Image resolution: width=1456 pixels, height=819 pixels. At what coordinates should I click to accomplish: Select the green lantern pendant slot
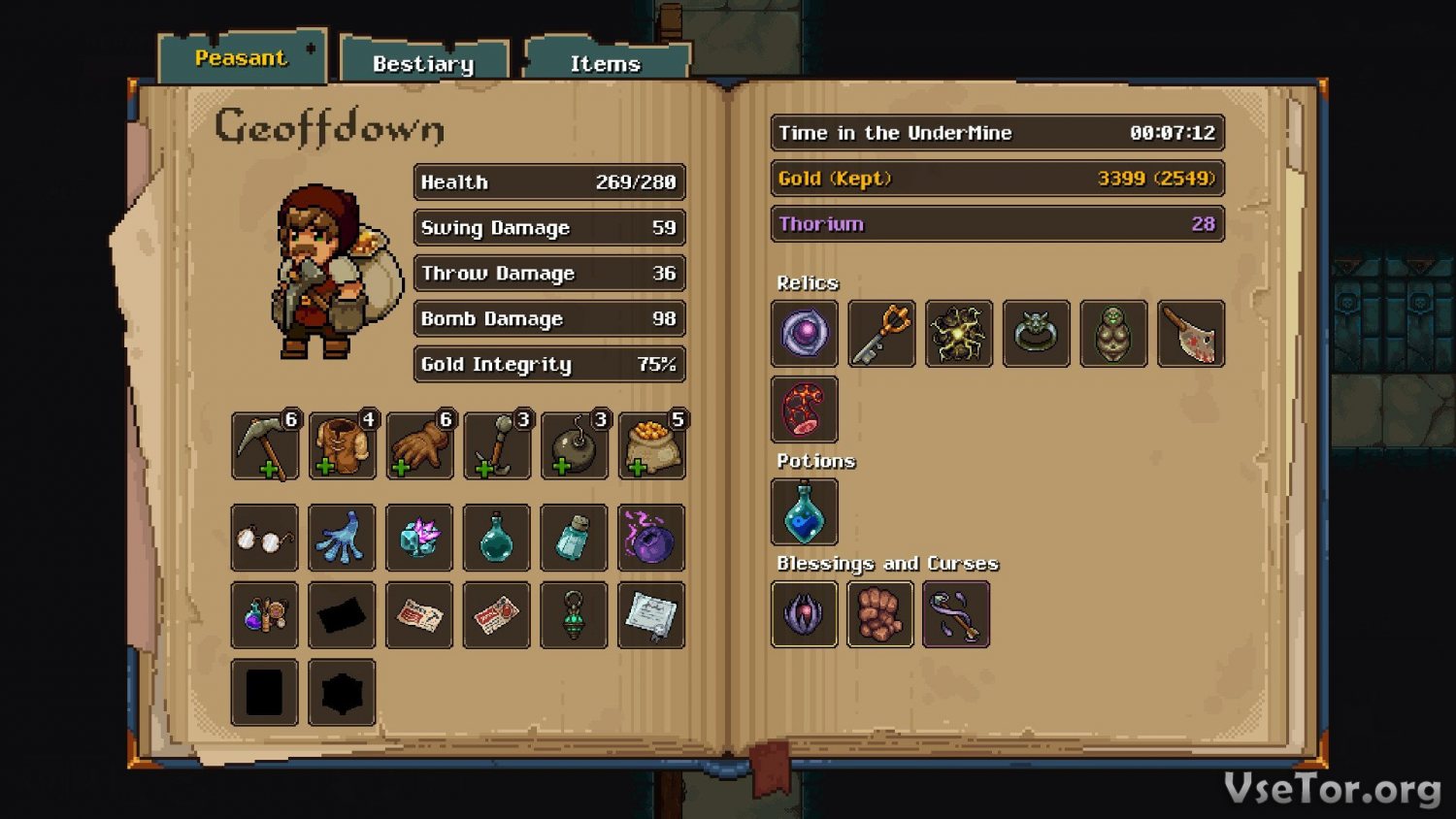574,615
